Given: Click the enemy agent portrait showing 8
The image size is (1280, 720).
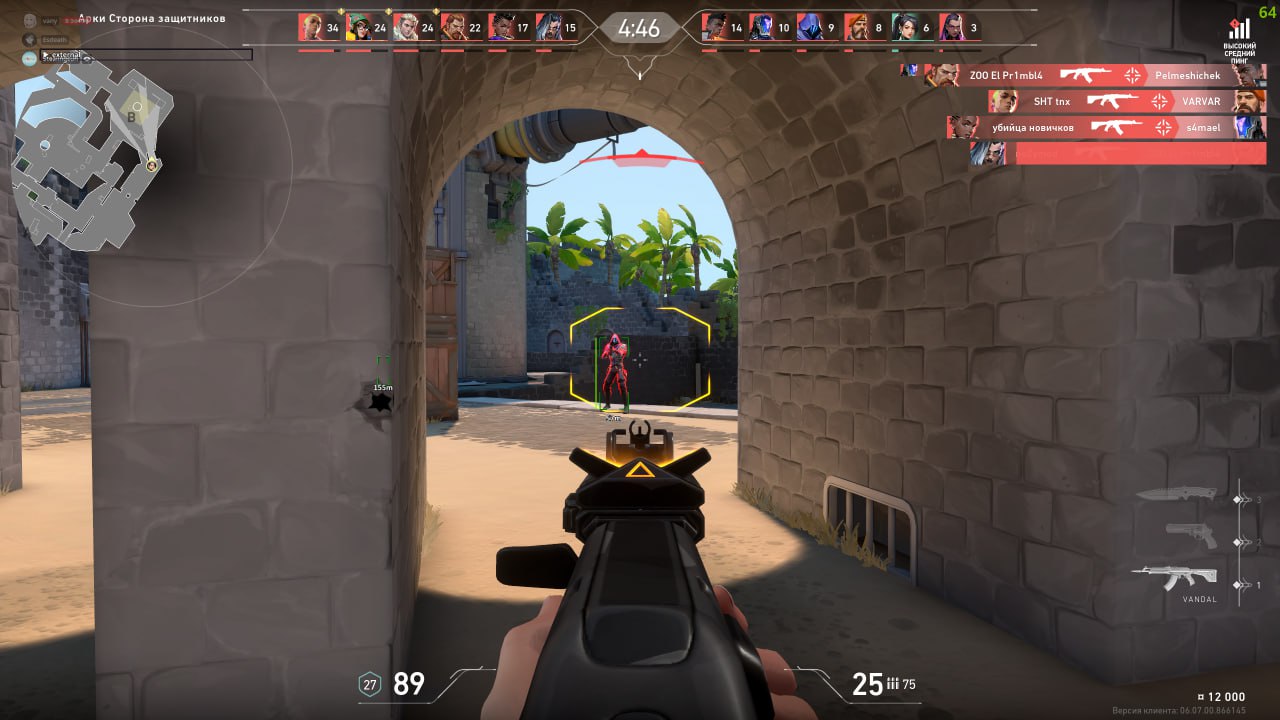Looking at the screenshot, I should (x=856, y=28).
